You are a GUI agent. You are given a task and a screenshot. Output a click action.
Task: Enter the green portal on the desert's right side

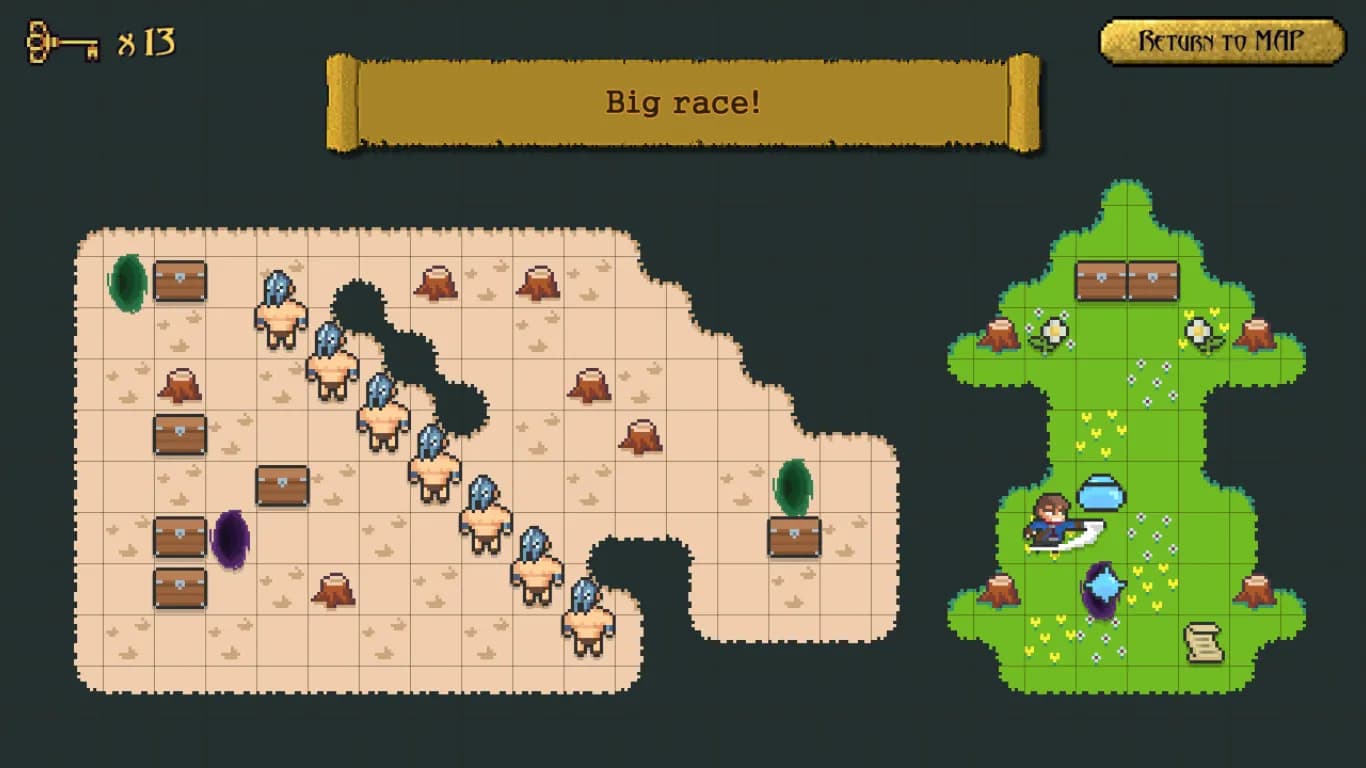[x=791, y=491]
